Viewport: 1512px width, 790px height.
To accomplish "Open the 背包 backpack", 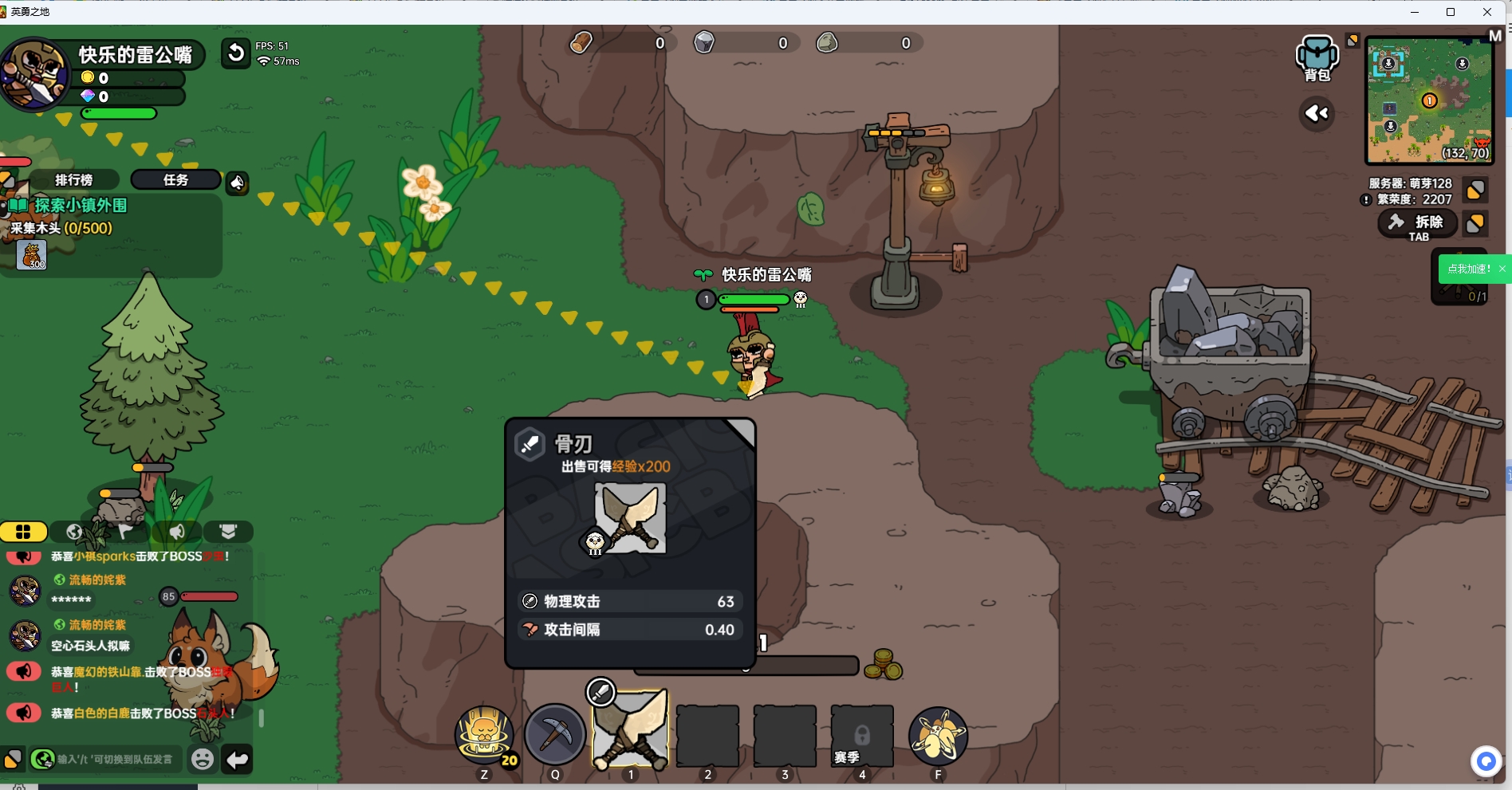I will coord(1317,58).
